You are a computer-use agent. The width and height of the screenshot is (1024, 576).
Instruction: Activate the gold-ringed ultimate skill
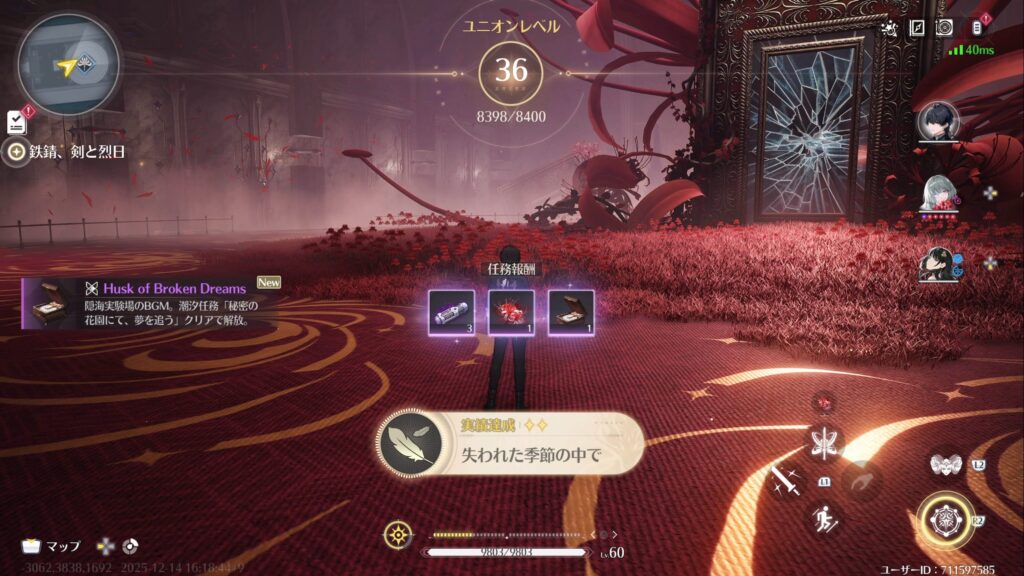(x=943, y=519)
